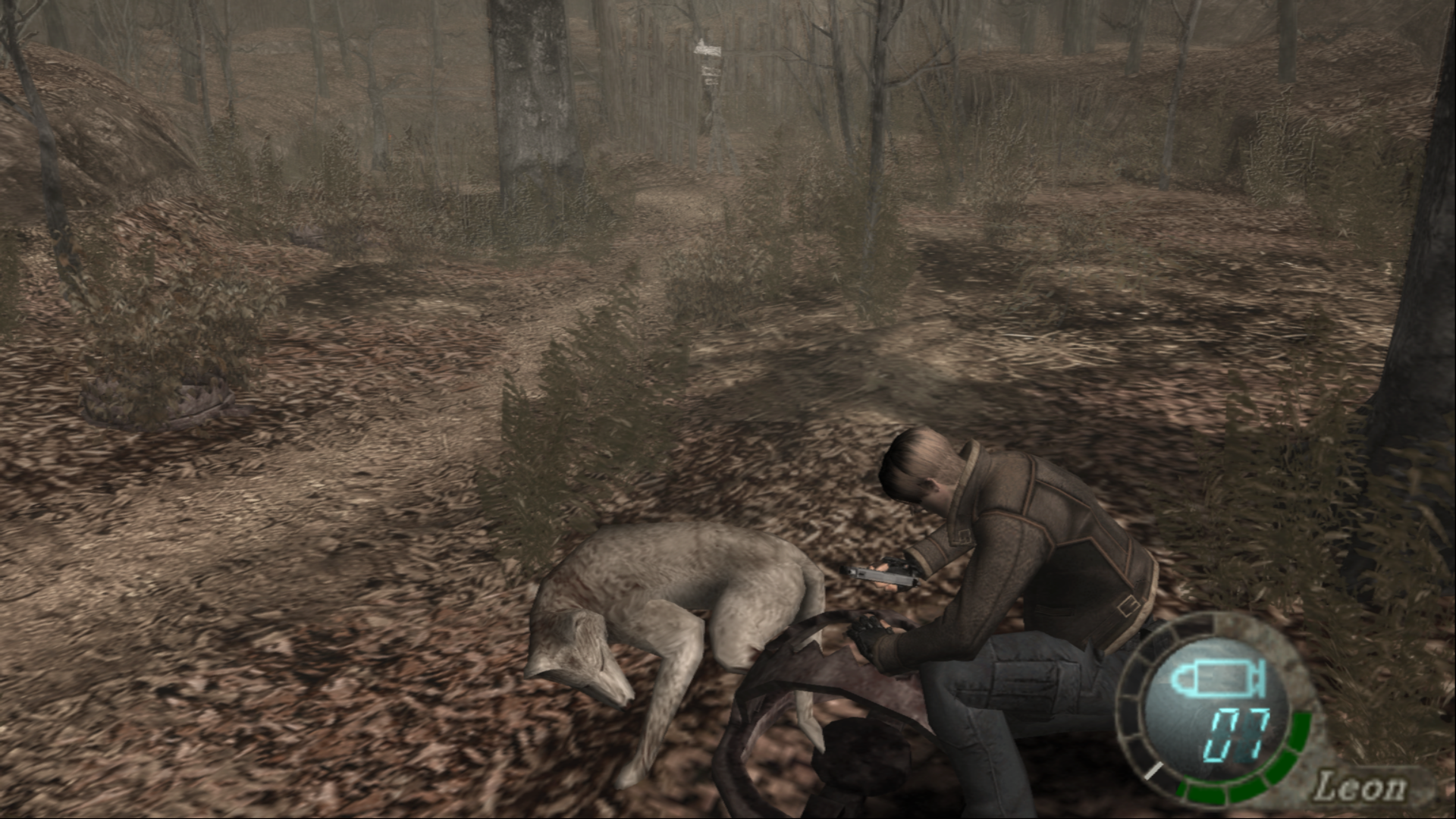
Task: Click the bullet ammo icon in the HUD
Action: [x=1217, y=676]
